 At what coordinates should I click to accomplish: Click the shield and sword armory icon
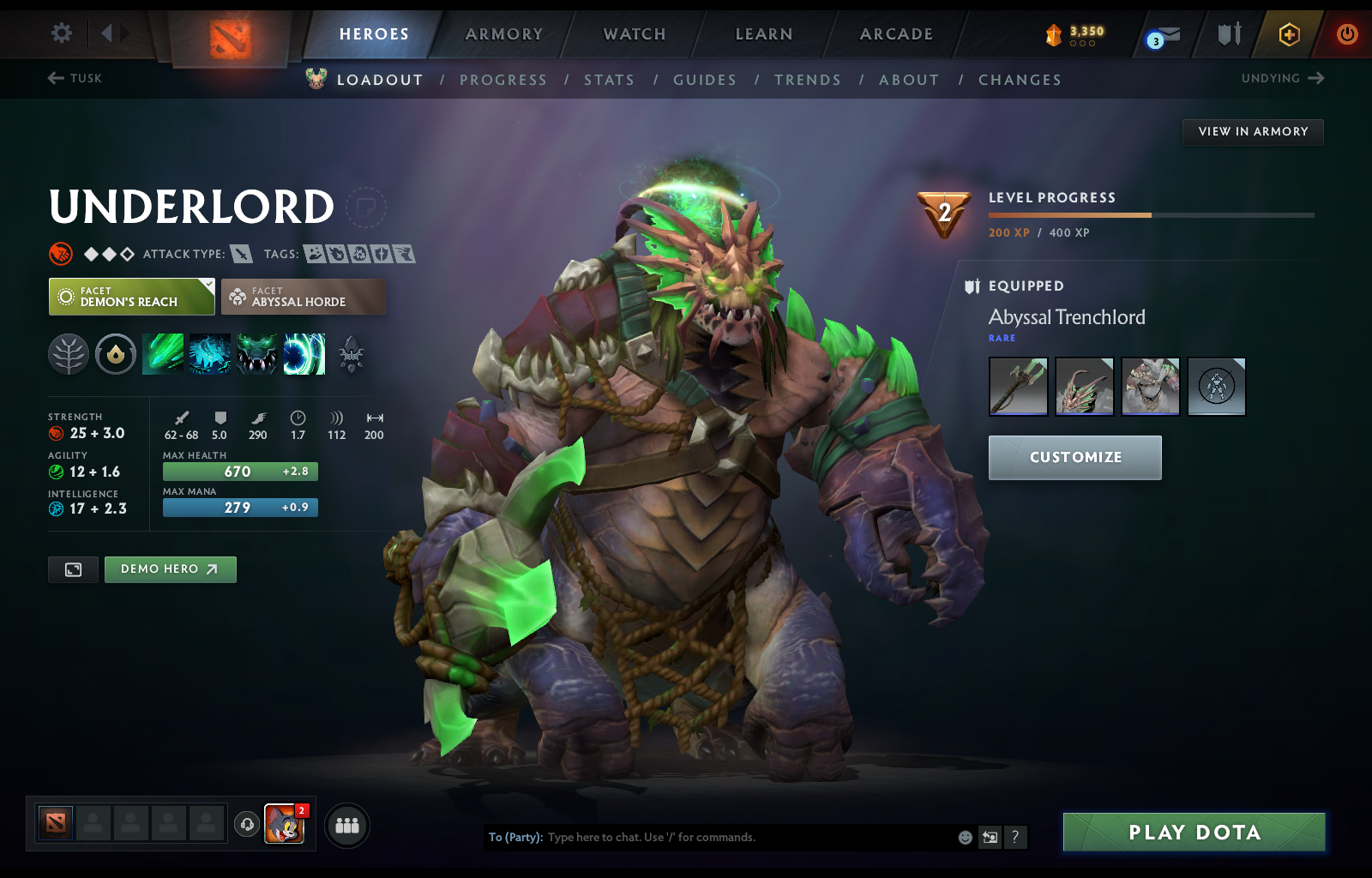pyautogui.click(x=1228, y=34)
